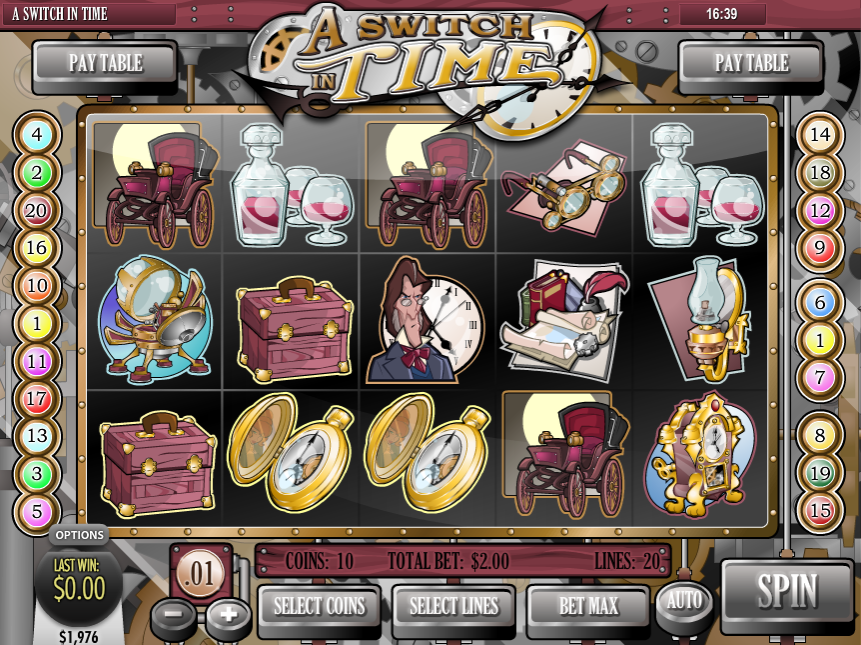The width and height of the screenshot is (861, 645).
Task: Click payline number 19
Action: tap(820, 472)
